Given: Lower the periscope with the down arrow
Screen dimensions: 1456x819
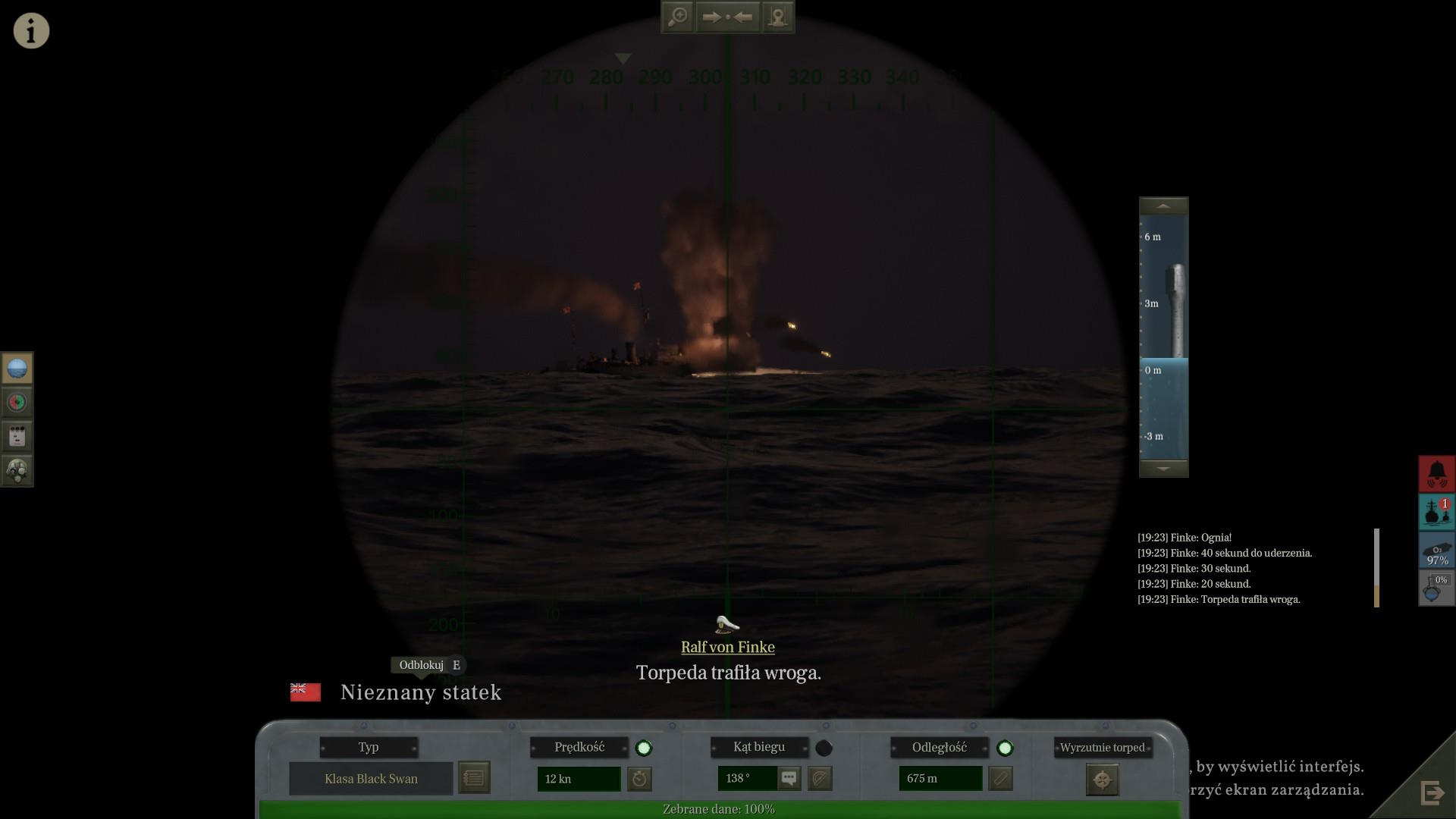Looking at the screenshot, I should click(1163, 469).
